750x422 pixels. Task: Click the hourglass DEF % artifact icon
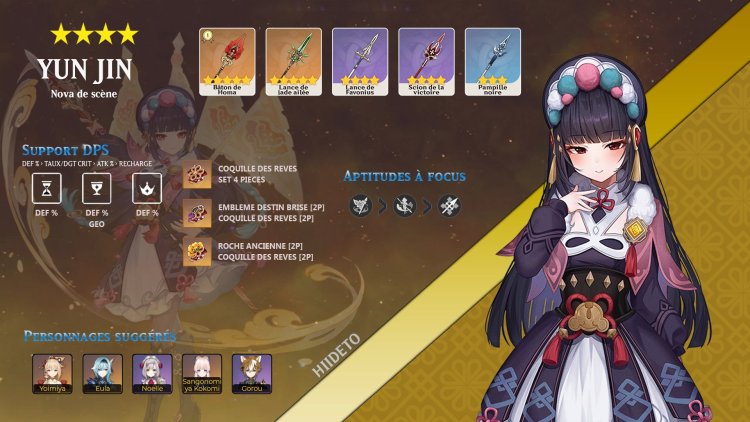point(47,188)
